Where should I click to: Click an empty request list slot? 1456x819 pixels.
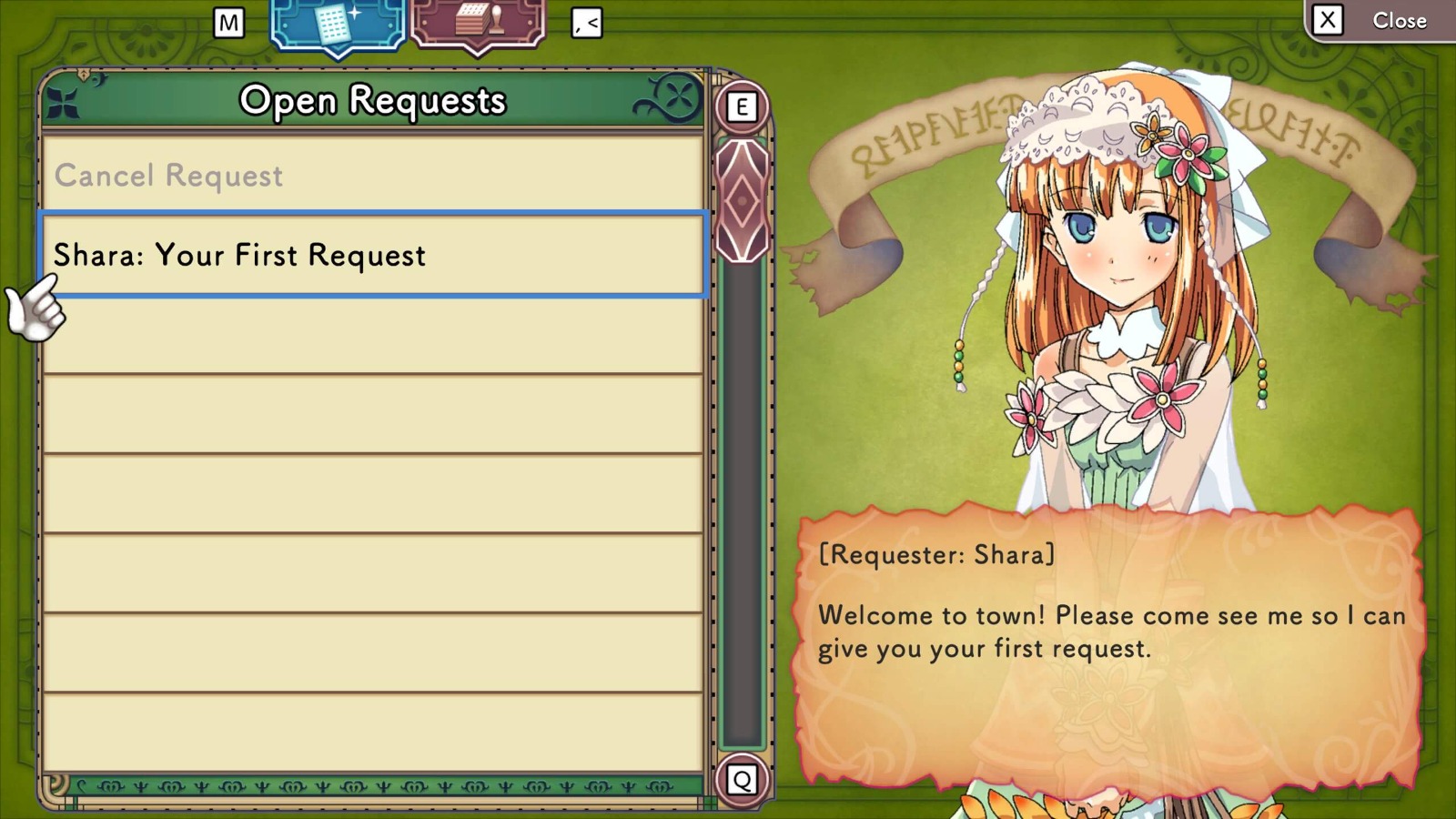(373, 409)
